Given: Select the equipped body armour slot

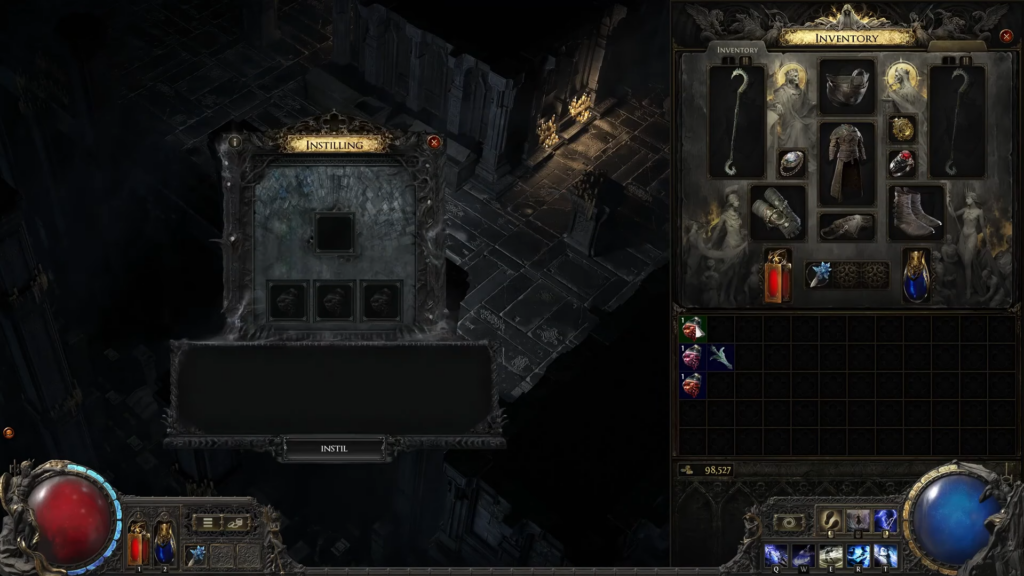Looking at the screenshot, I should tap(847, 164).
